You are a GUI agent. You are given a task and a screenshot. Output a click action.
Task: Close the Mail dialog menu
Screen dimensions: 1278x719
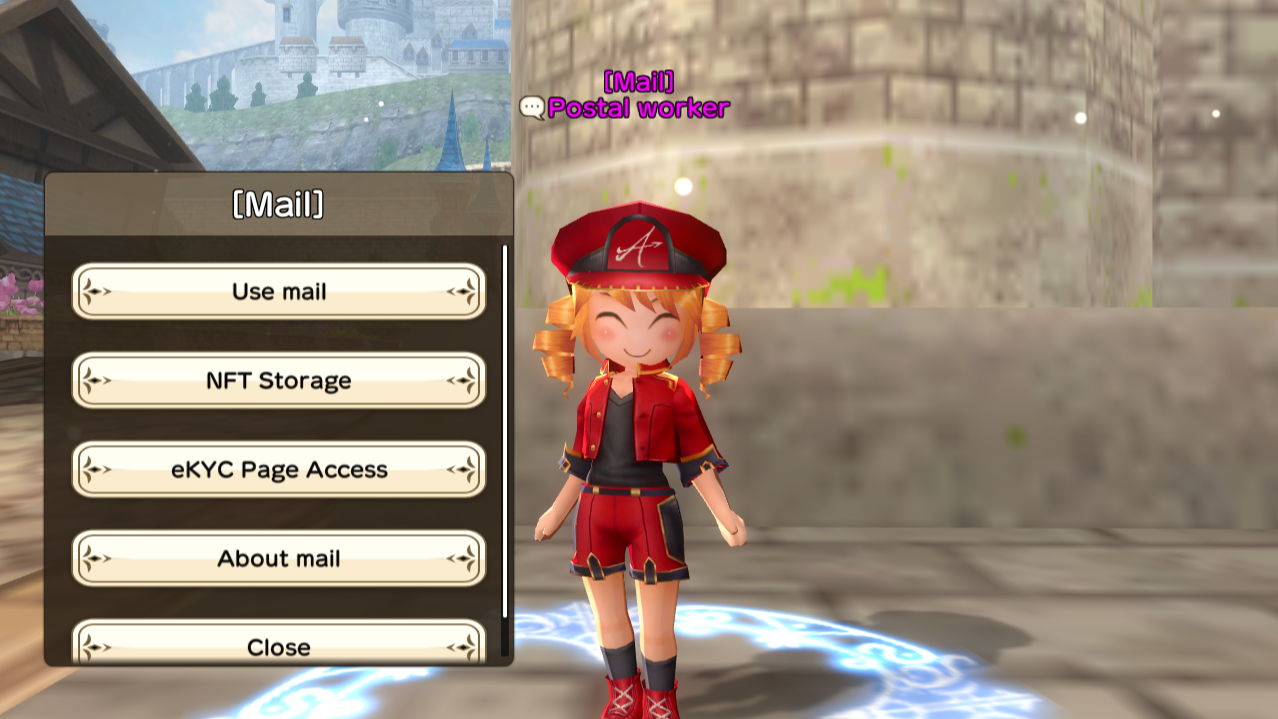pos(278,645)
